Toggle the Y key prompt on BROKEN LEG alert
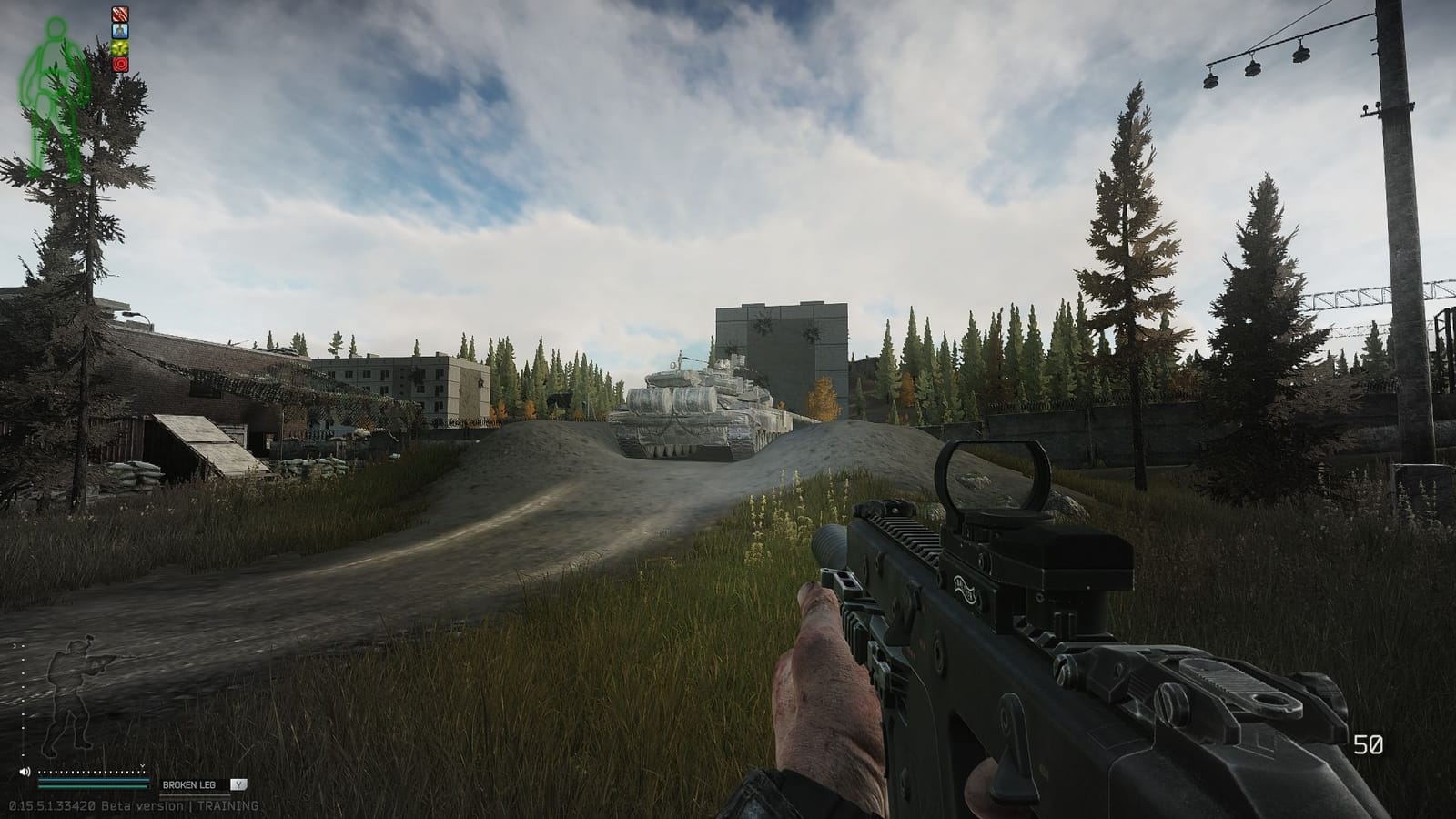The height and width of the screenshot is (819, 1456). click(x=239, y=784)
